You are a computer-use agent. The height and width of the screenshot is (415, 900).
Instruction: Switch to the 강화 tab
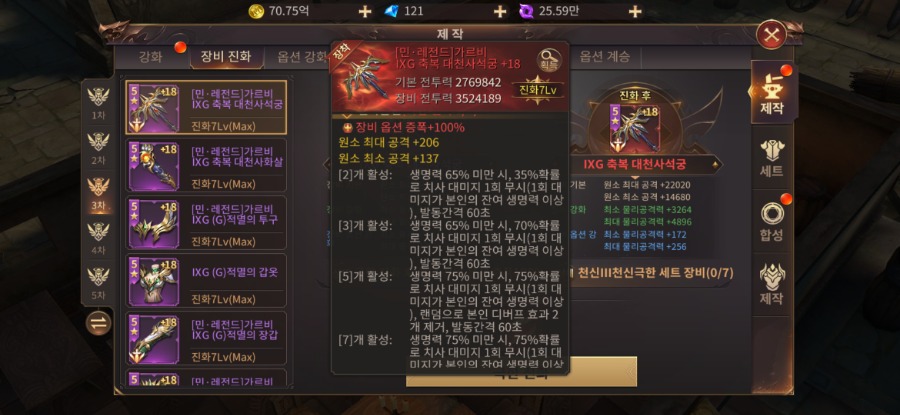pyautogui.click(x=150, y=57)
